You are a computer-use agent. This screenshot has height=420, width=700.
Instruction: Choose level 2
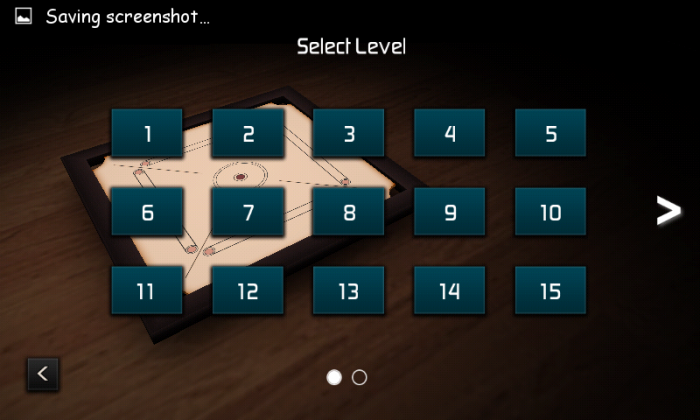tap(248, 133)
